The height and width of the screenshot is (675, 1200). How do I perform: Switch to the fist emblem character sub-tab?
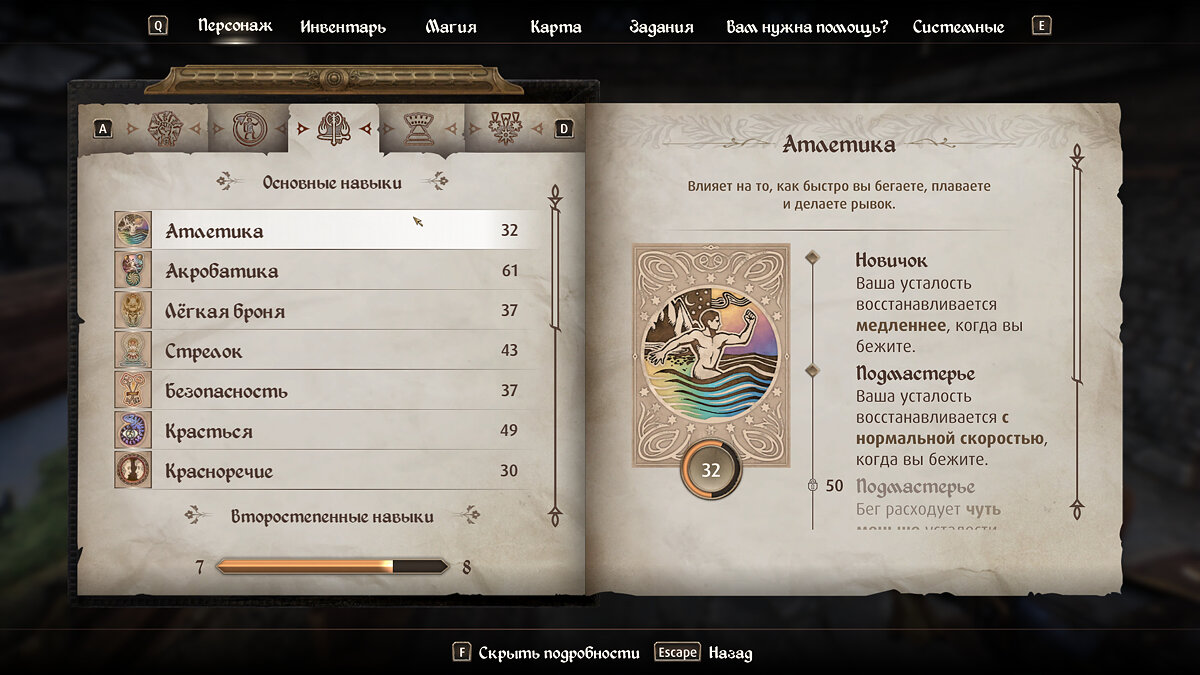tap(164, 128)
